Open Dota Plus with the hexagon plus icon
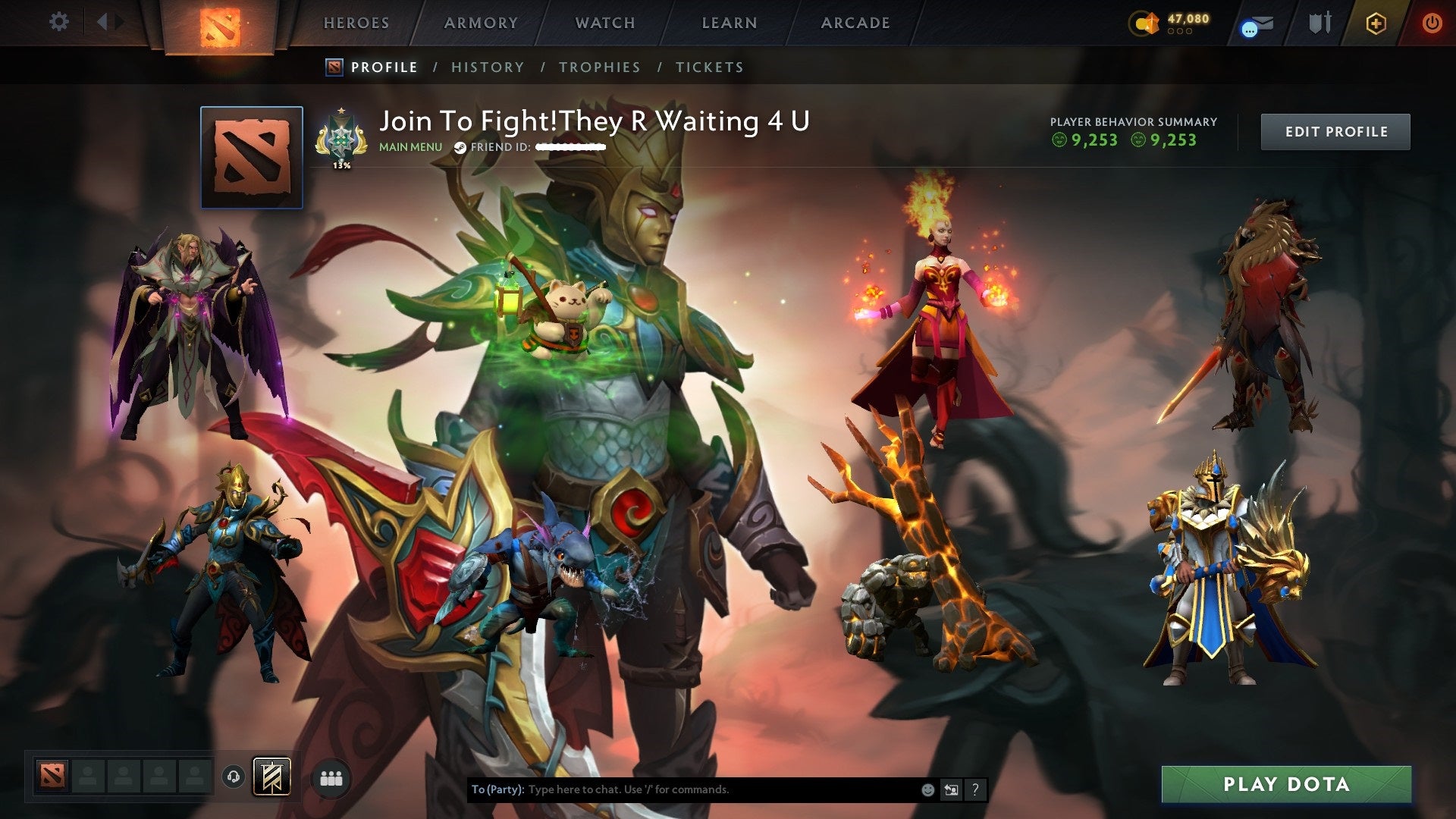The image size is (1456, 819). (x=1375, y=23)
